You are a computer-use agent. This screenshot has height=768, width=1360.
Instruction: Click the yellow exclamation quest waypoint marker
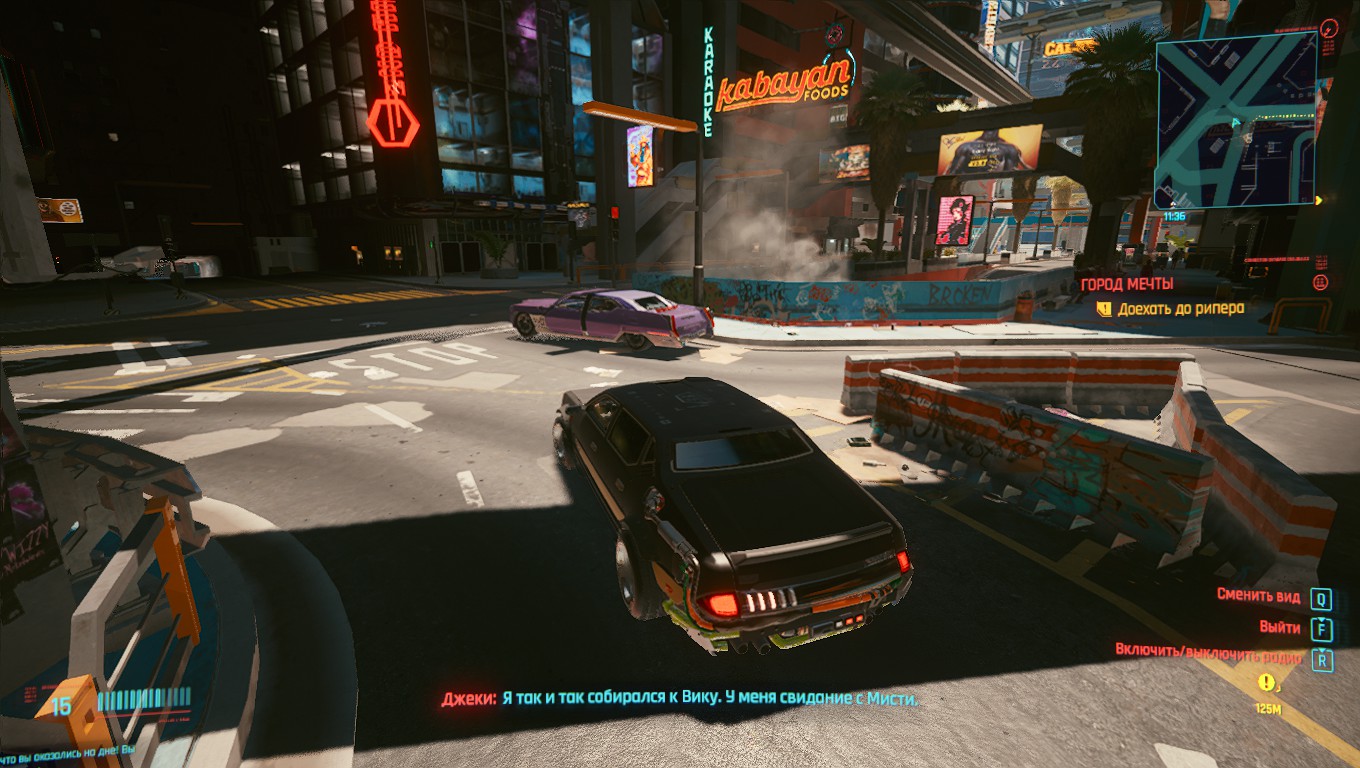click(x=1268, y=683)
